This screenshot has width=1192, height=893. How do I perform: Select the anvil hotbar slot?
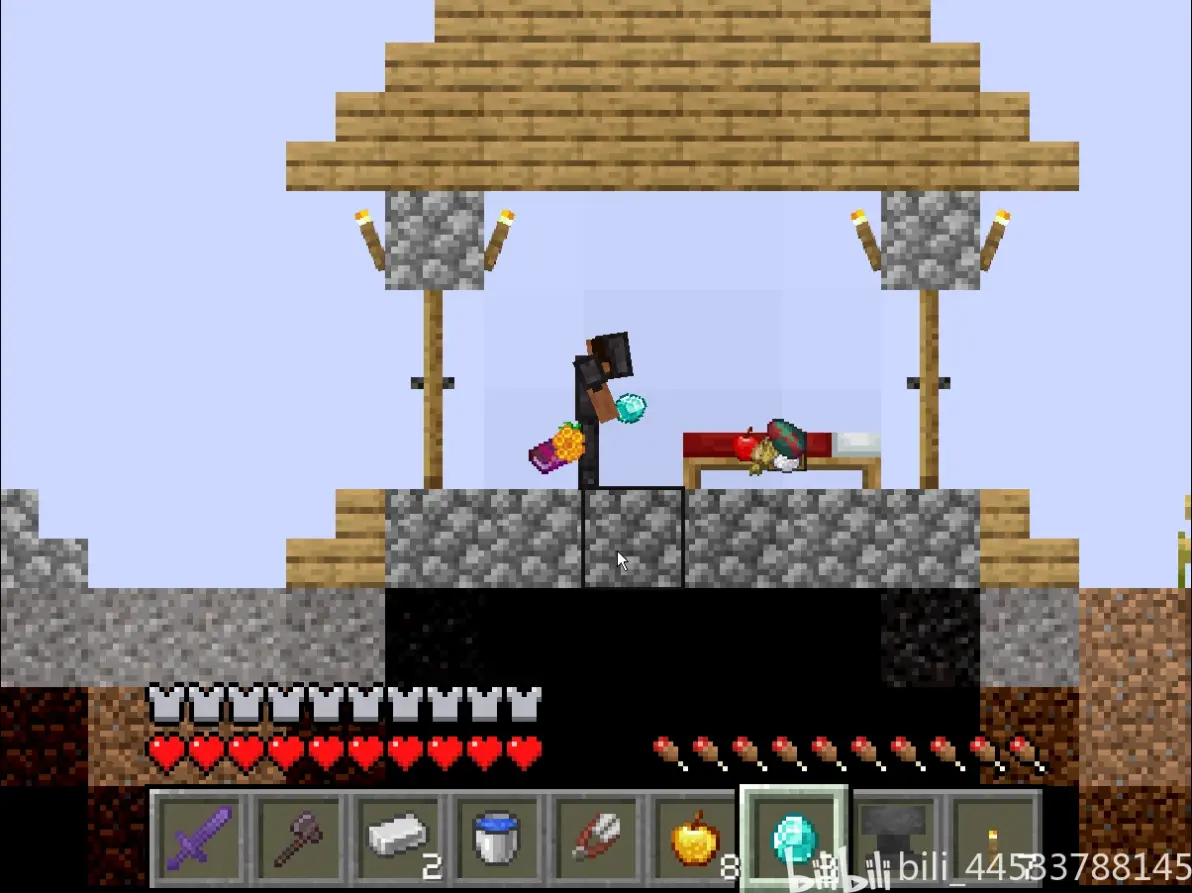point(893,837)
